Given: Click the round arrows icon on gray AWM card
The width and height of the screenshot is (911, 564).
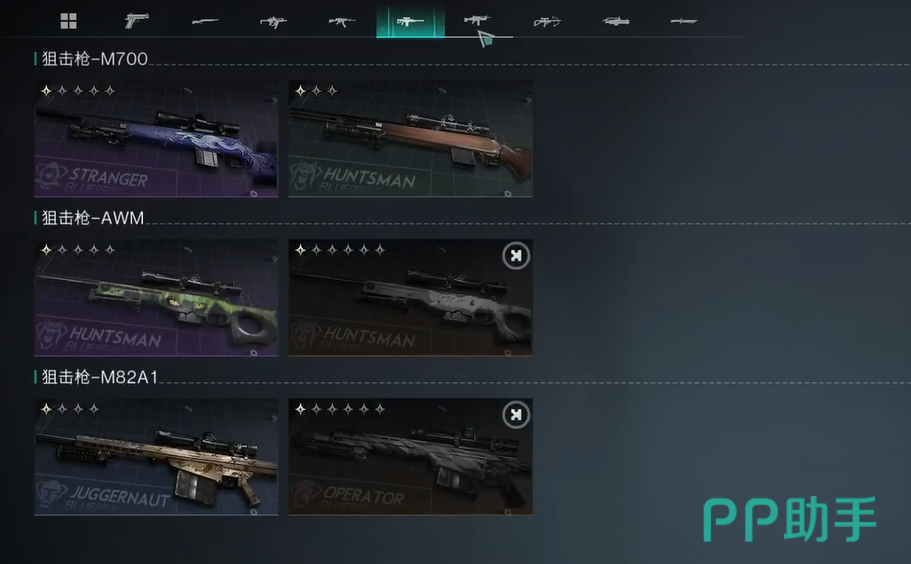Looking at the screenshot, I should click(x=515, y=256).
